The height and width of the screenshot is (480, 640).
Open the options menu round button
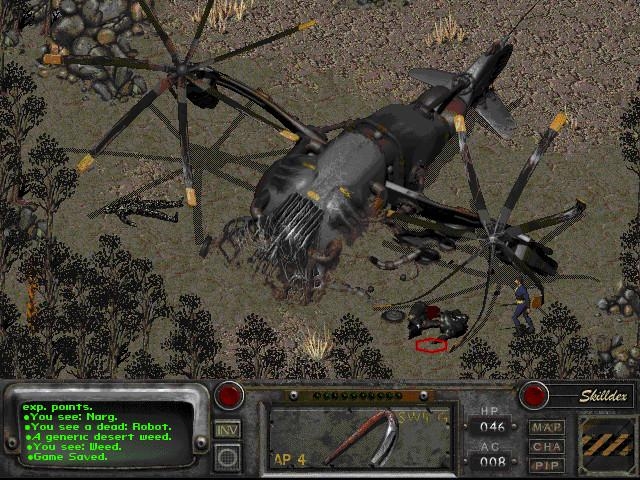227,457
